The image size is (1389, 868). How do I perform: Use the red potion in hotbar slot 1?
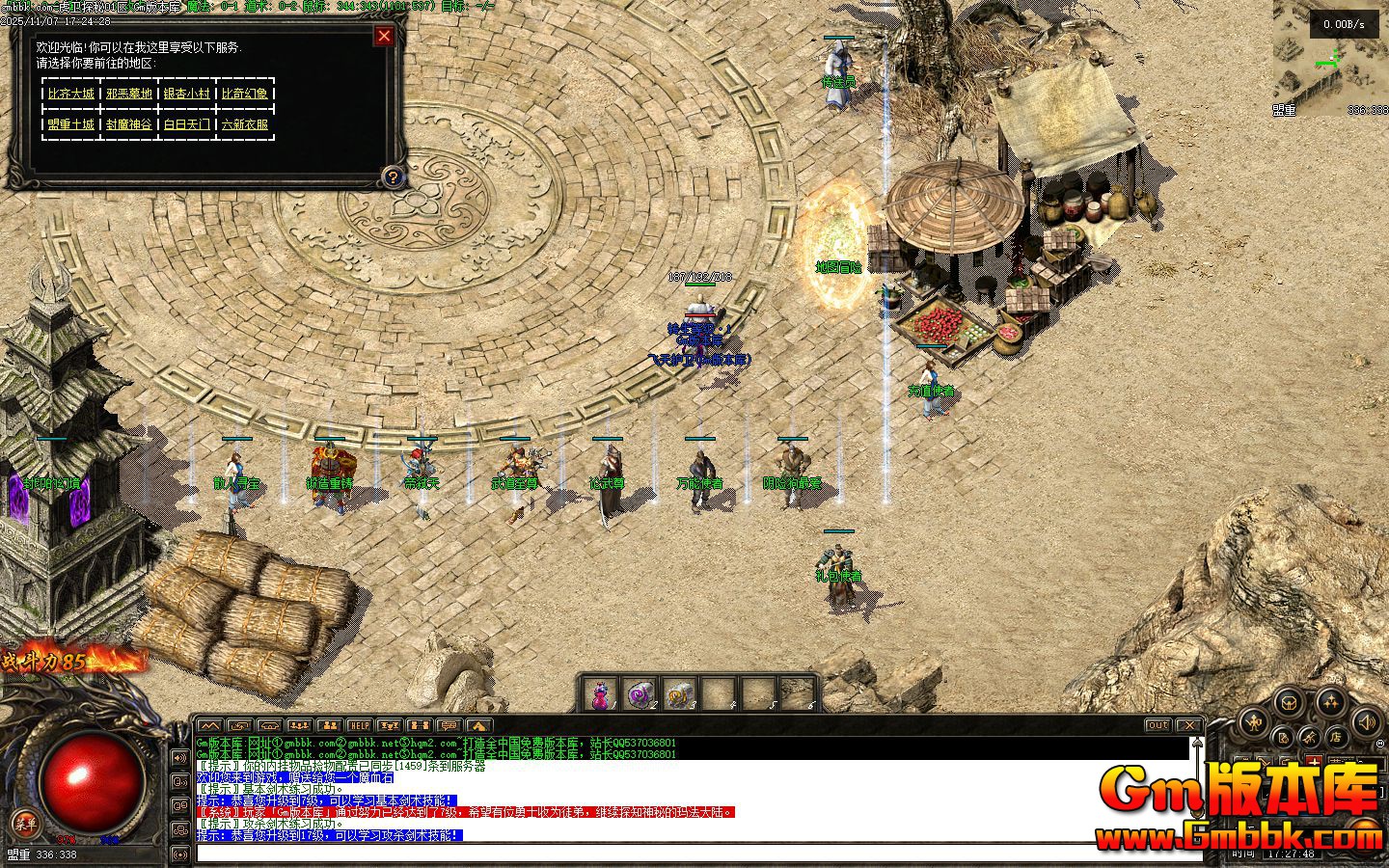(602, 694)
